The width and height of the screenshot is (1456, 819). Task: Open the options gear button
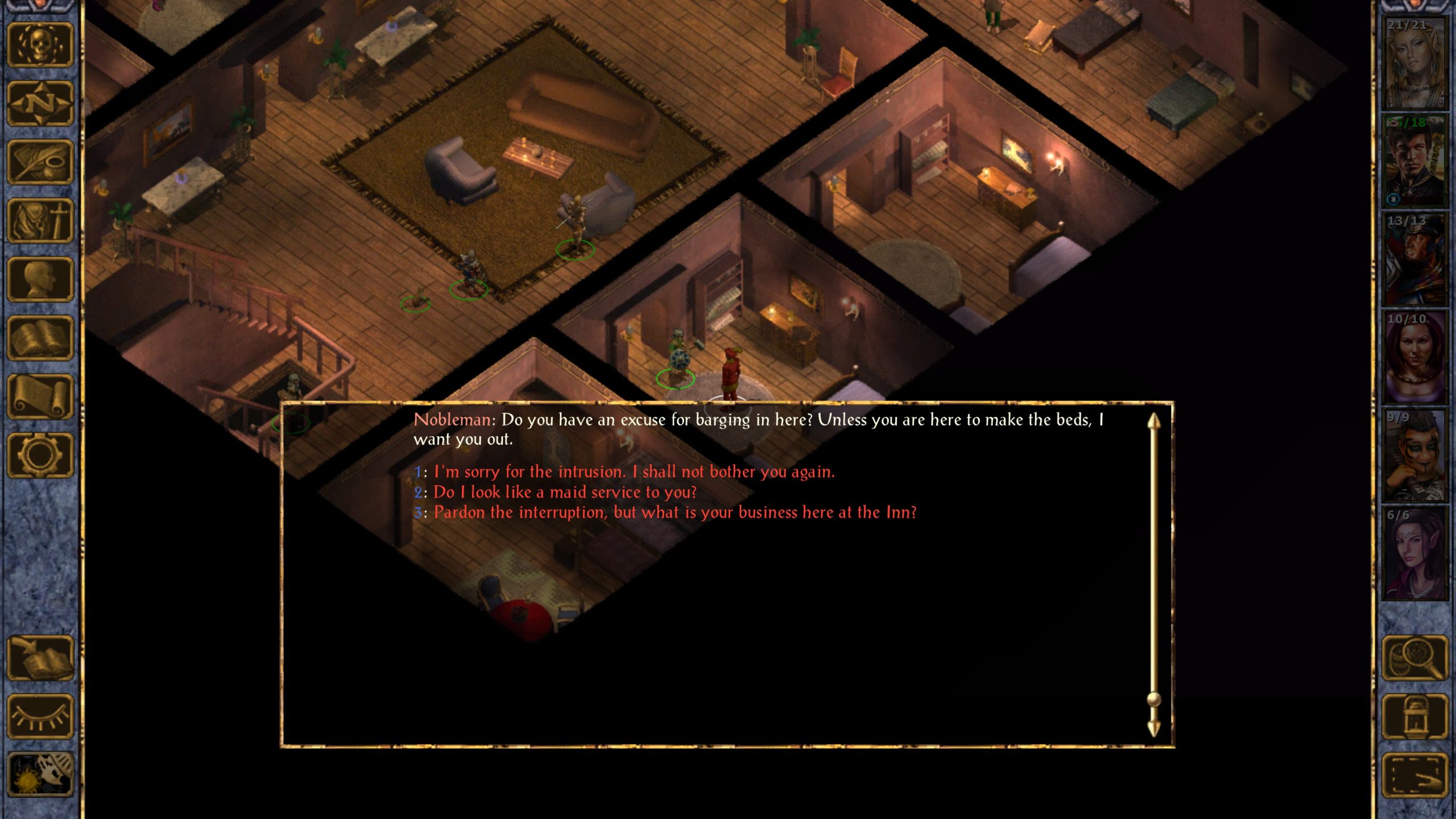click(x=40, y=455)
